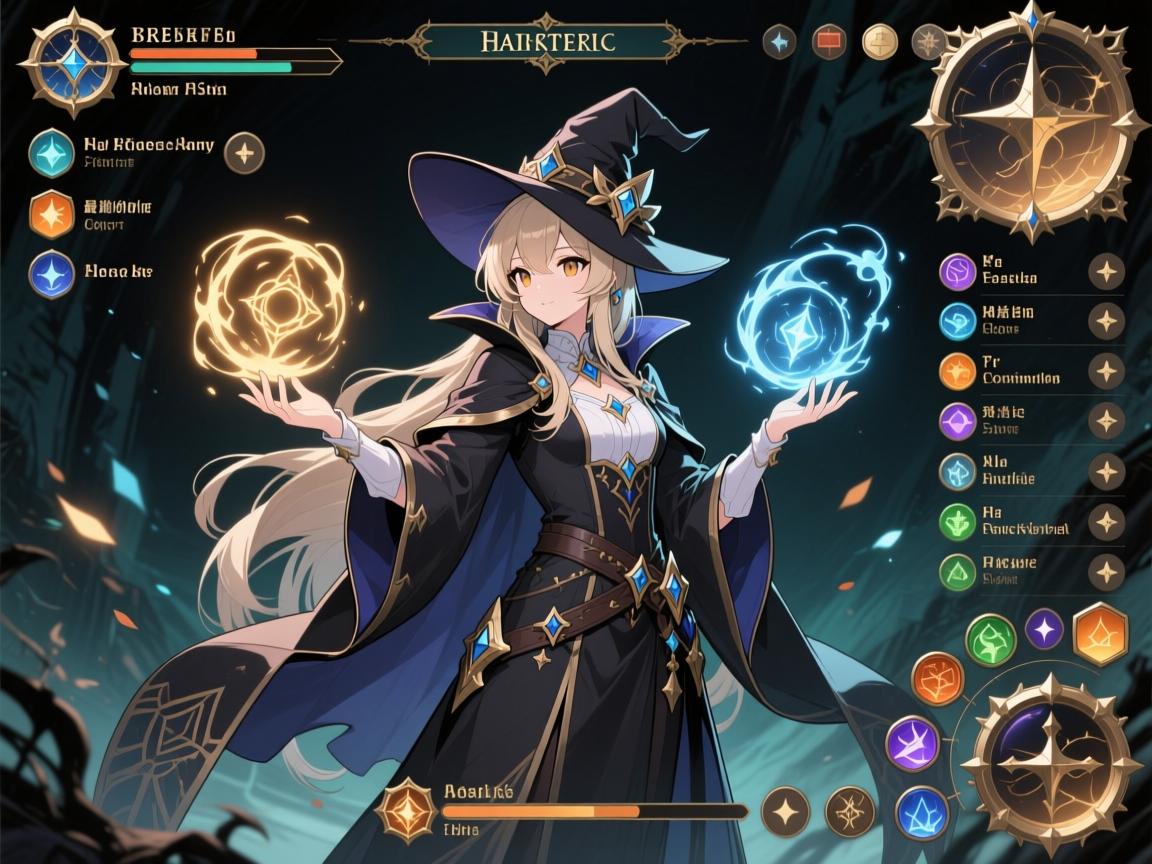
Task: Open the gold coin icon at top
Action: click(x=880, y=41)
